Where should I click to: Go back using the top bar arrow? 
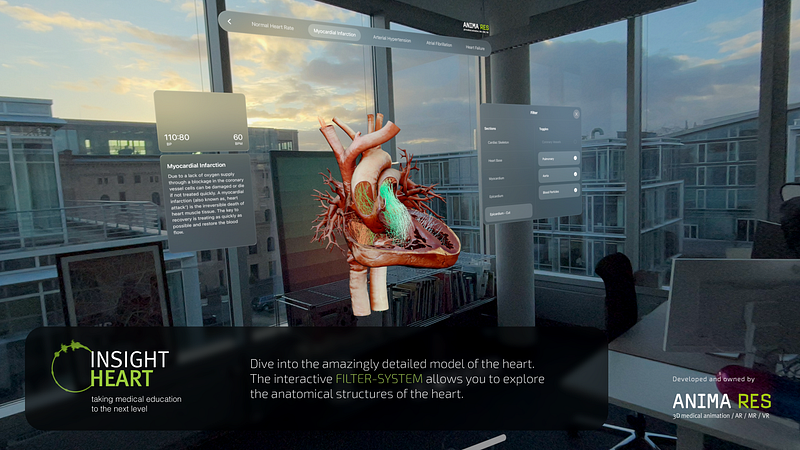pyautogui.click(x=229, y=19)
